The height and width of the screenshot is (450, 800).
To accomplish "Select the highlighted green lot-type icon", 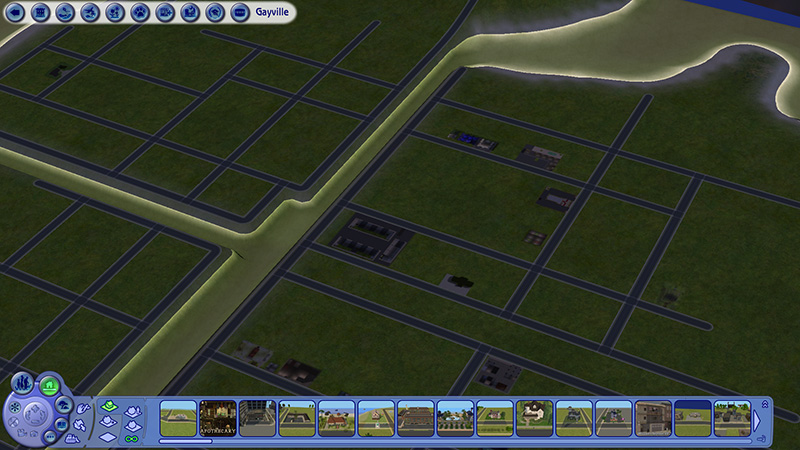I will click(x=109, y=406).
